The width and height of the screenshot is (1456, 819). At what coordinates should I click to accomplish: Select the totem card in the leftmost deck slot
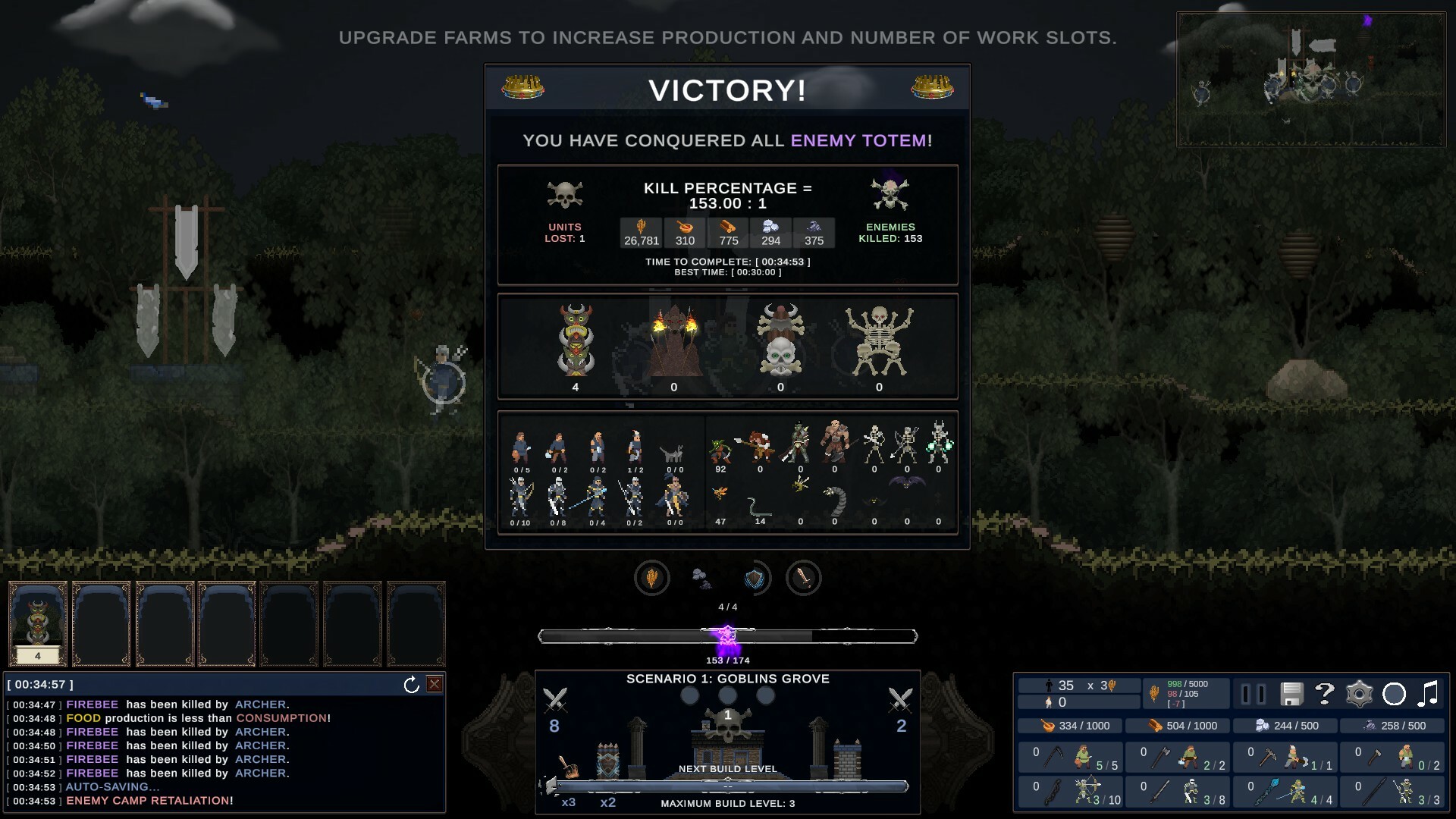[37, 623]
